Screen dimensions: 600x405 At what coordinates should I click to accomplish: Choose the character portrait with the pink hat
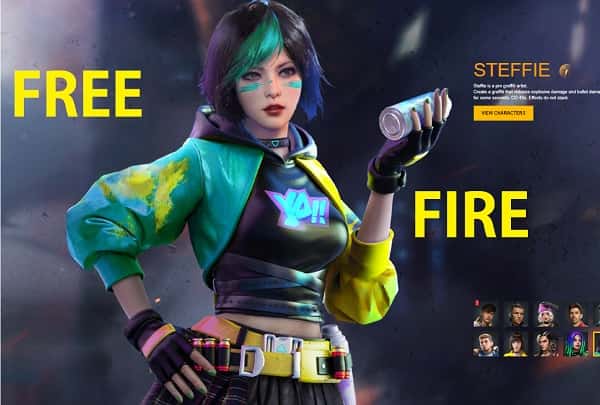tap(547, 315)
